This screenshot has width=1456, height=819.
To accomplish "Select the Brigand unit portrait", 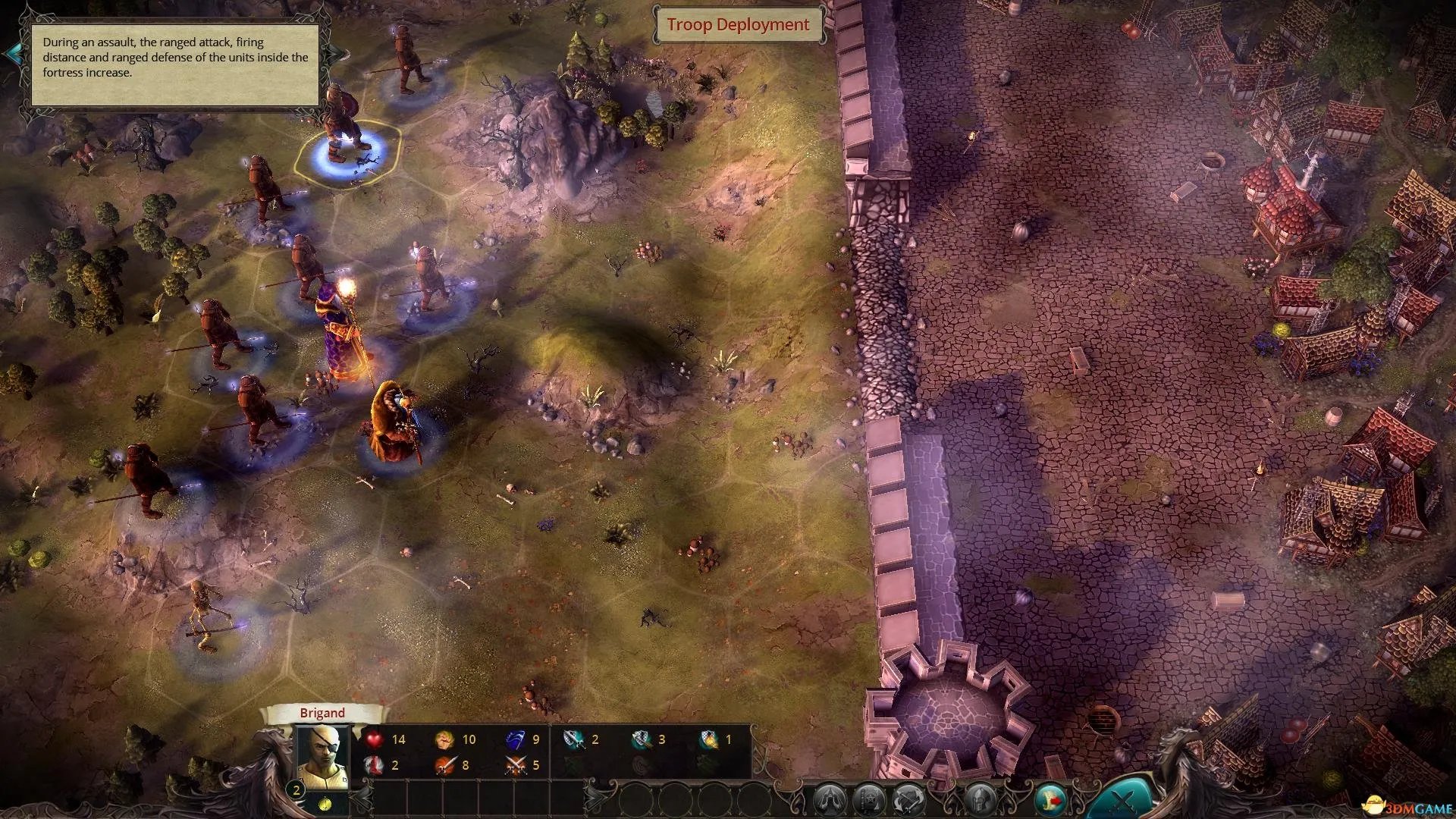I will point(322,755).
